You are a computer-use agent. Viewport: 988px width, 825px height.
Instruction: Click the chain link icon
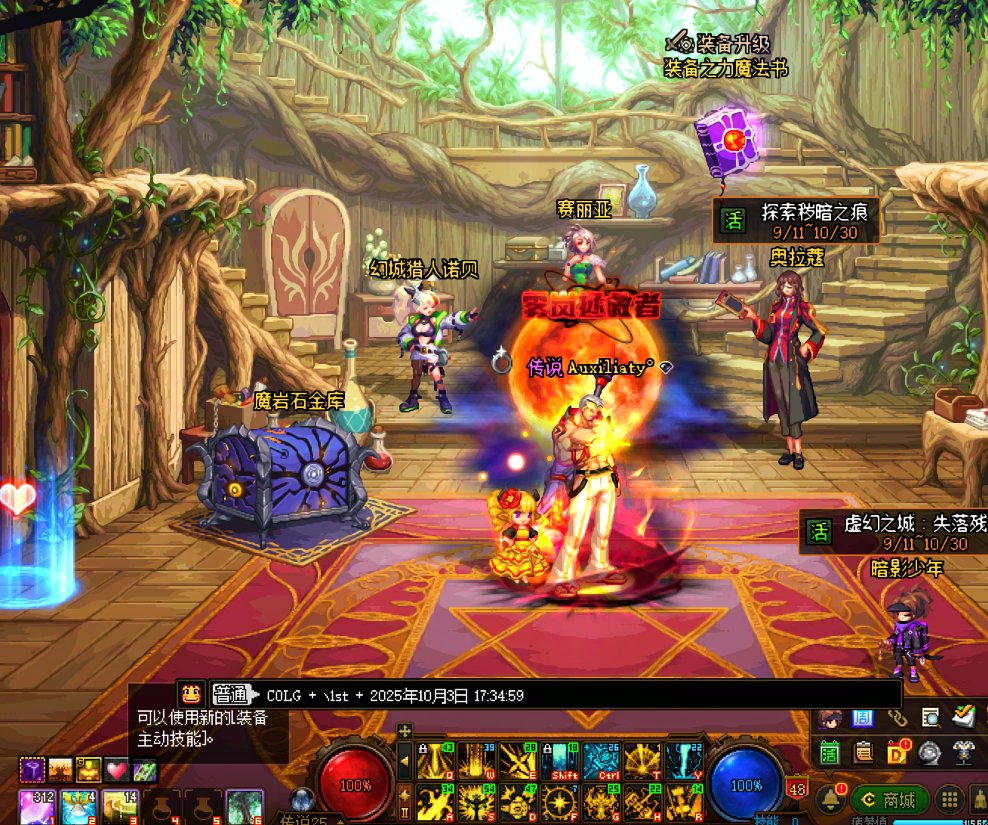(897, 717)
